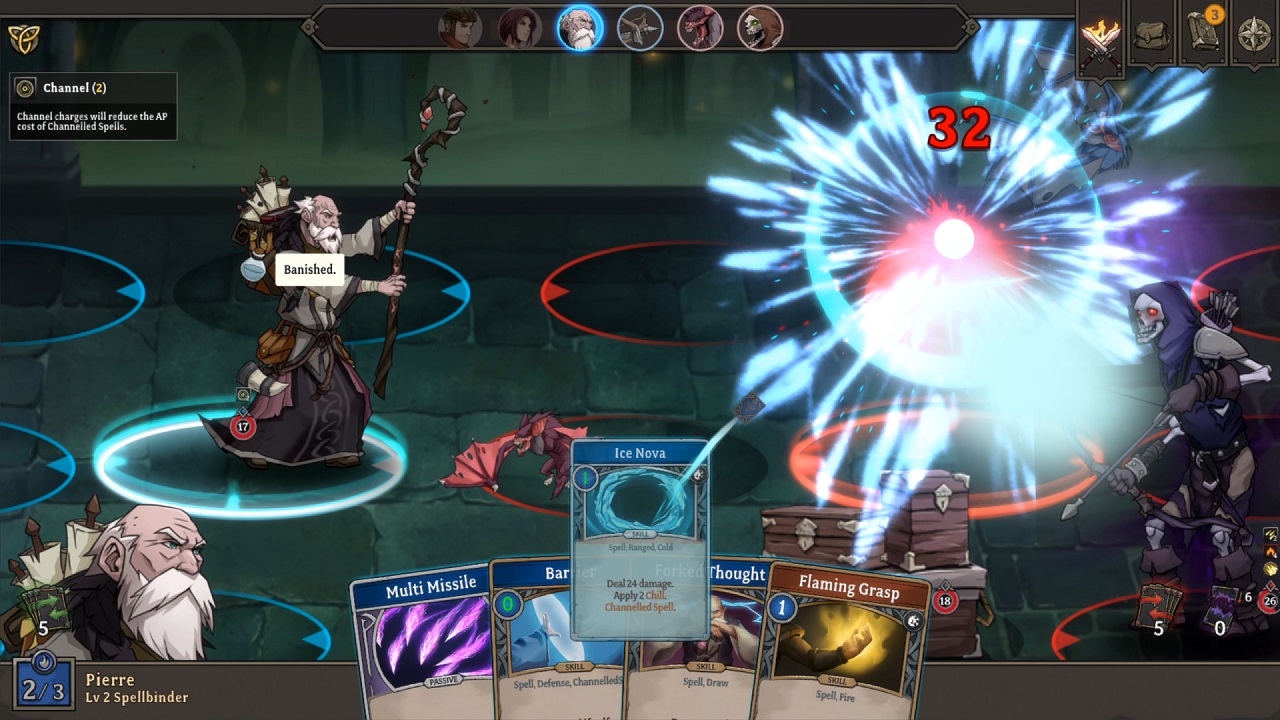View the enemy's purple discard pile
This screenshot has height=720, width=1280.
pos(1220,606)
